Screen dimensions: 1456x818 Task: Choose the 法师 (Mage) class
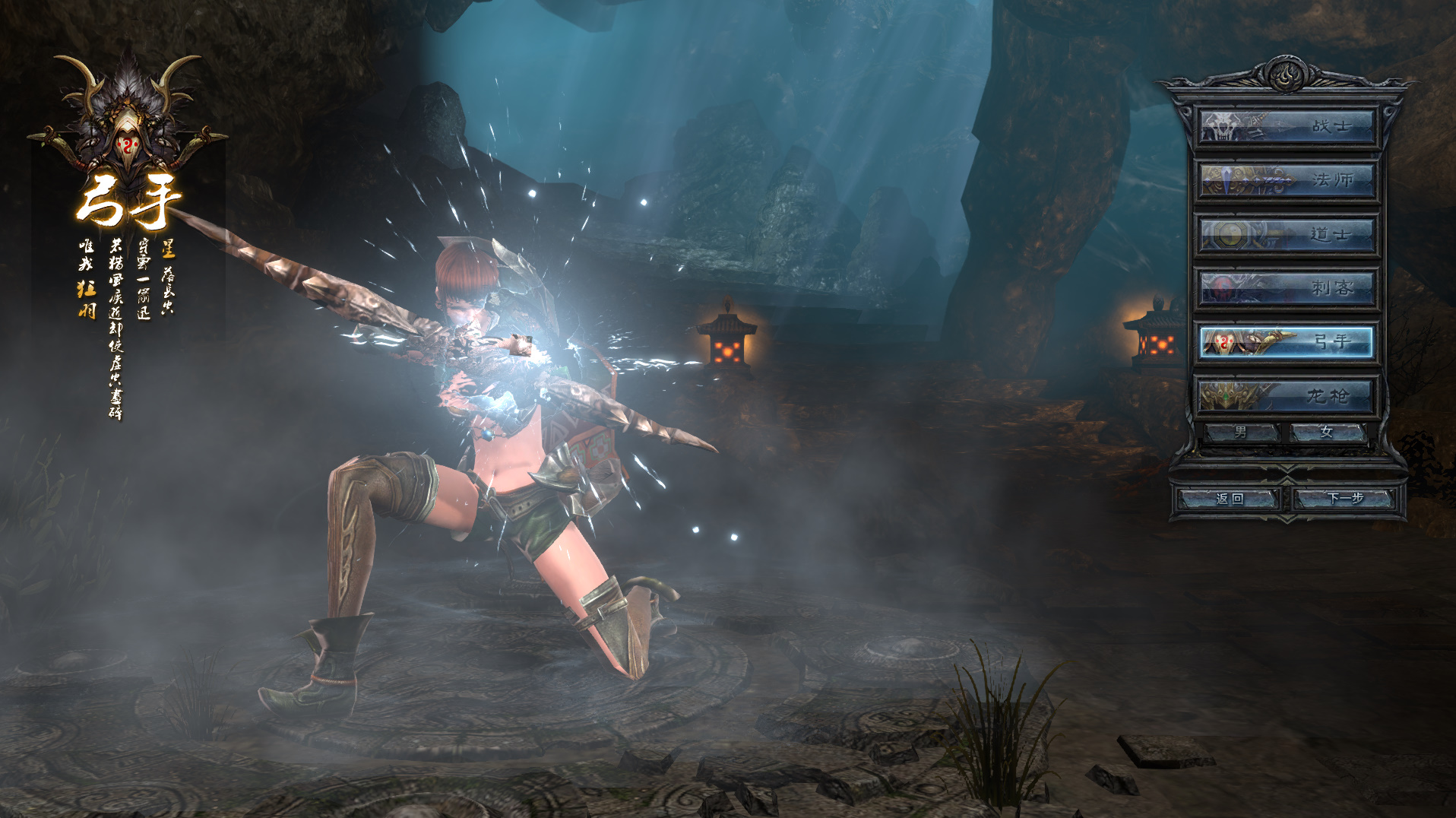pyautogui.click(x=1287, y=181)
